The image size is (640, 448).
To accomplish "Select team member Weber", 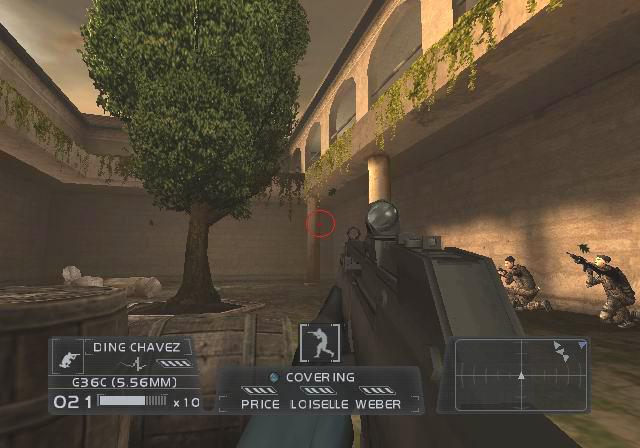I will 378,404.
